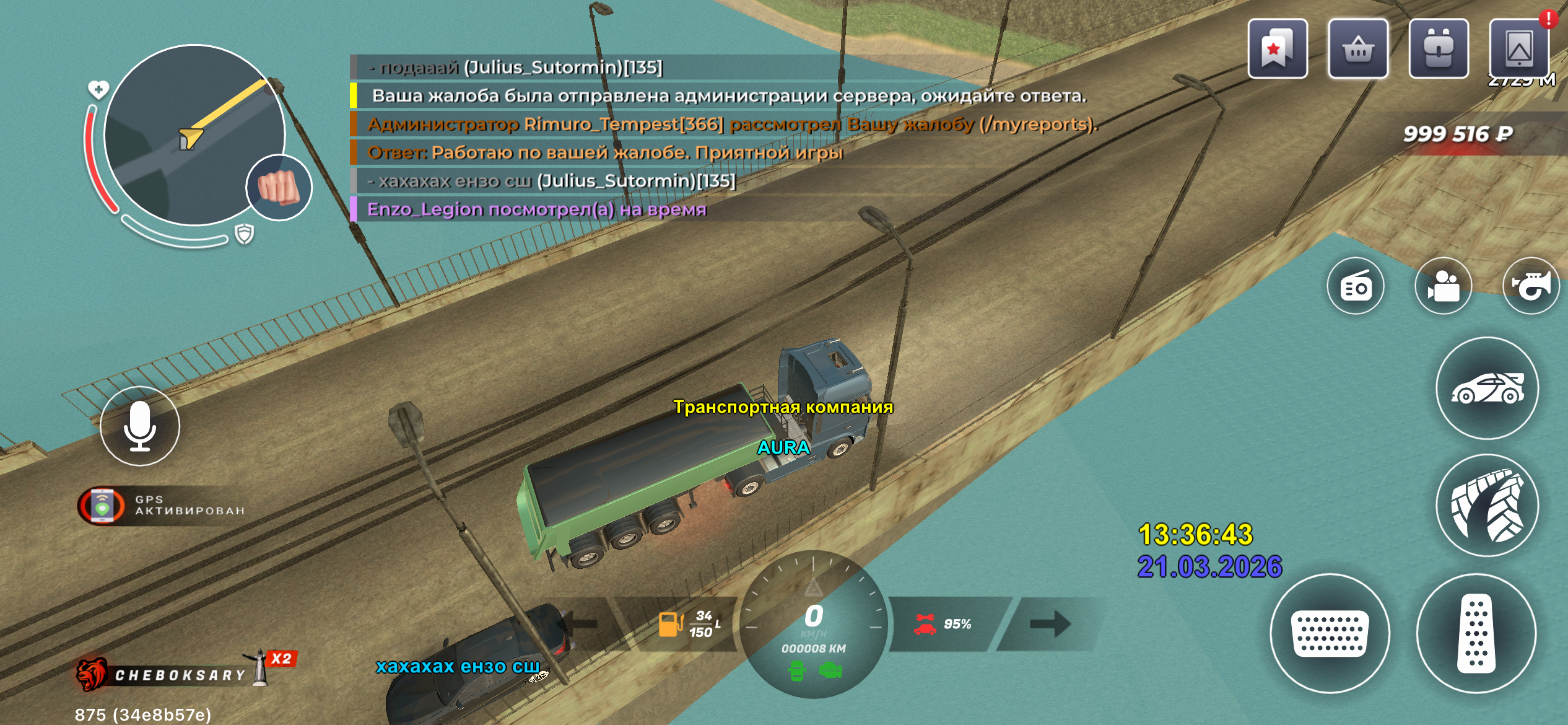Step on the gas pedal
Viewport: 1568px width, 725px height.
(x=1476, y=633)
